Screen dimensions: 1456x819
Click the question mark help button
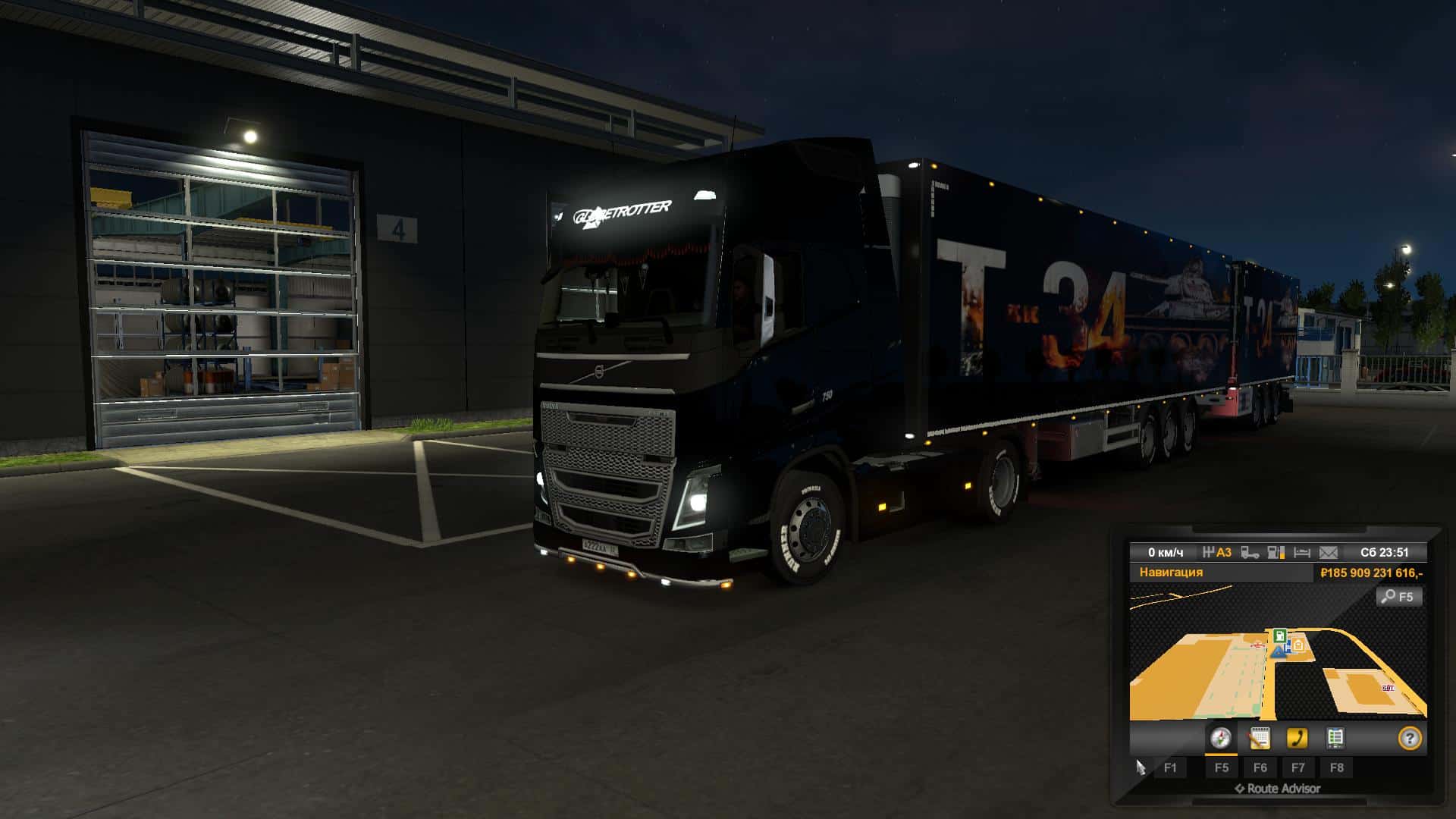[1409, 739]
